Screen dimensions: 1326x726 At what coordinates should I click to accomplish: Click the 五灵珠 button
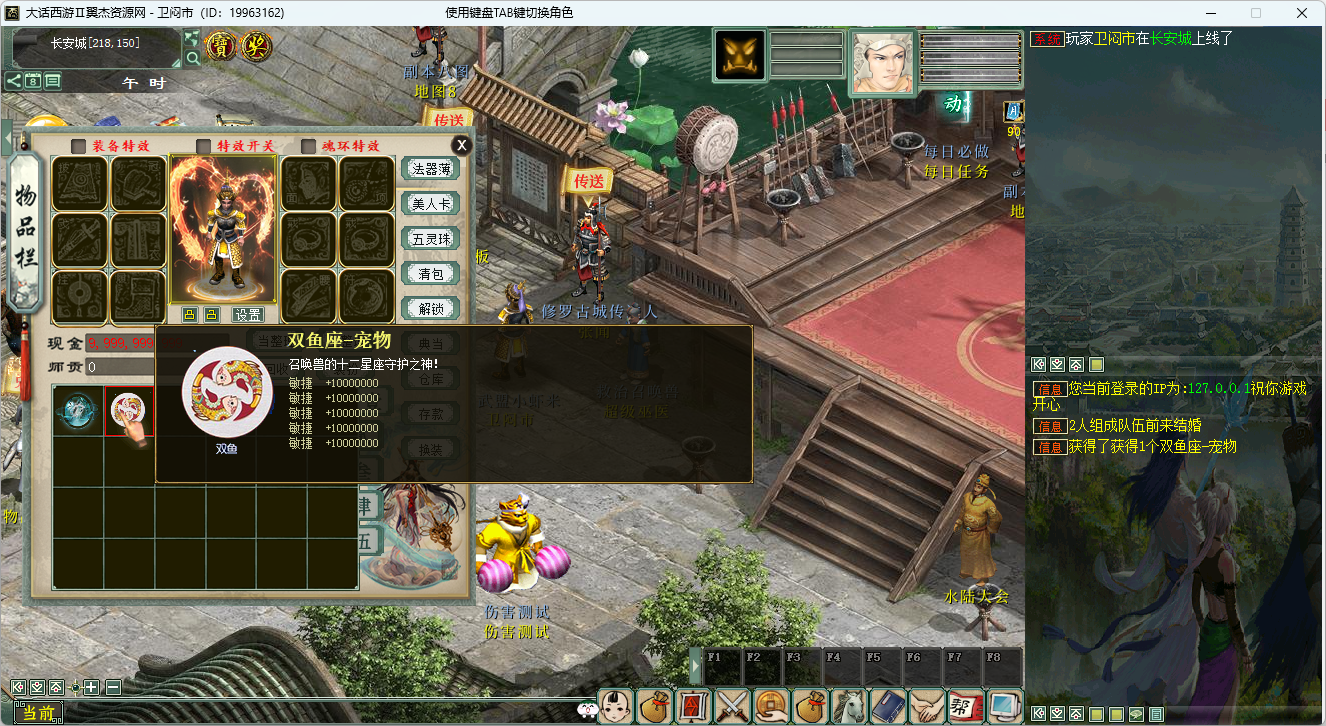tap(430, 239)
